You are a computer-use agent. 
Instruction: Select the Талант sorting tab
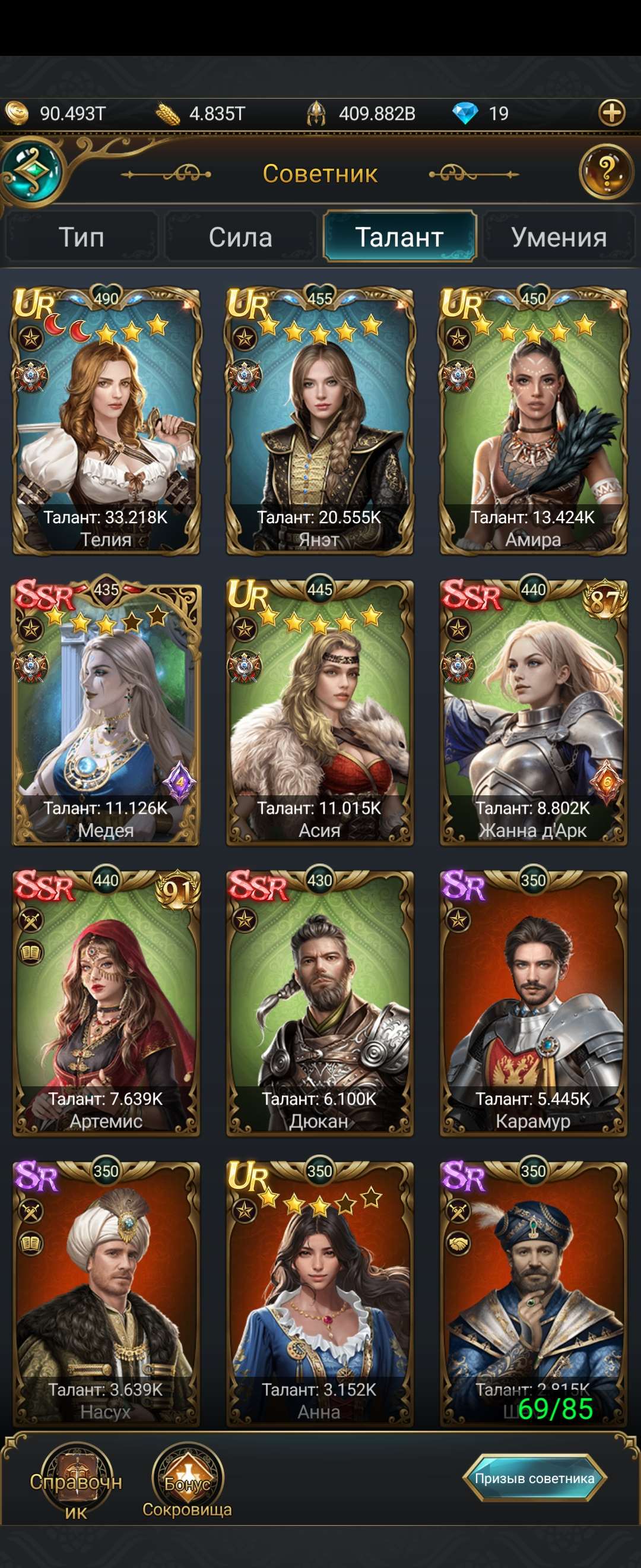click(399, 237)
